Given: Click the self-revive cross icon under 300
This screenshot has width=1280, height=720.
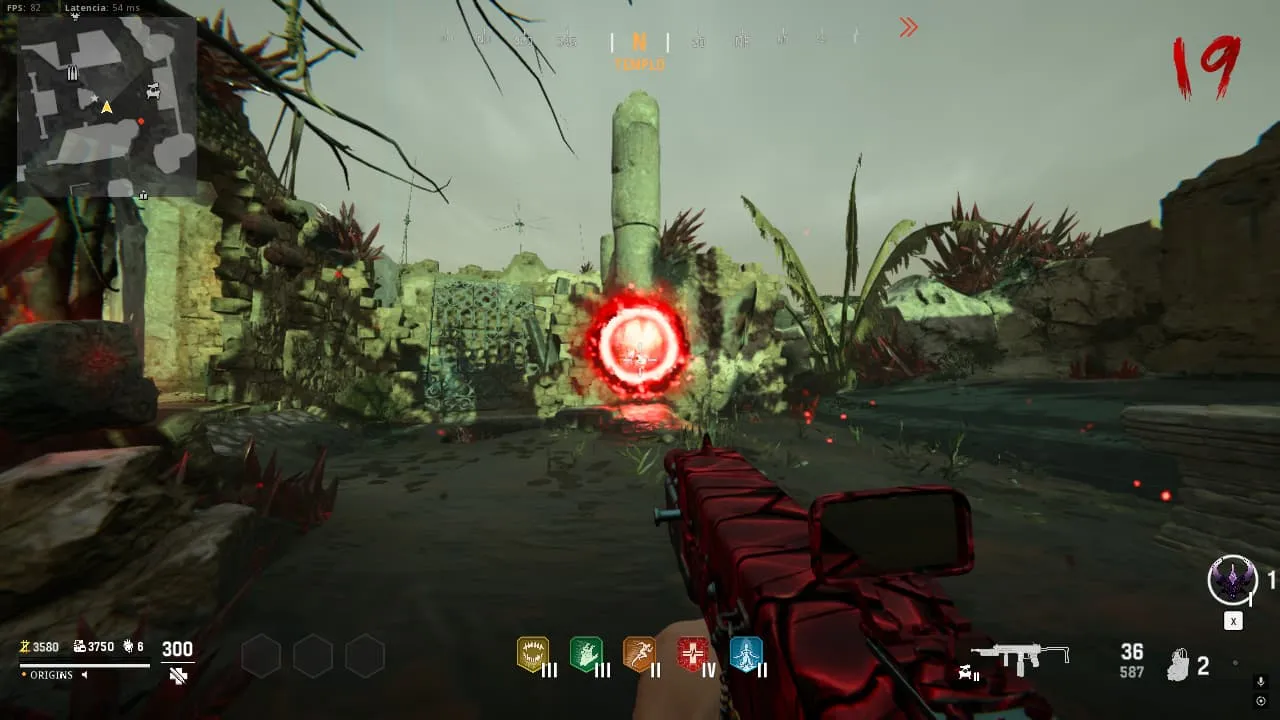Looking at the screenshot, I should tap(178, 675).
